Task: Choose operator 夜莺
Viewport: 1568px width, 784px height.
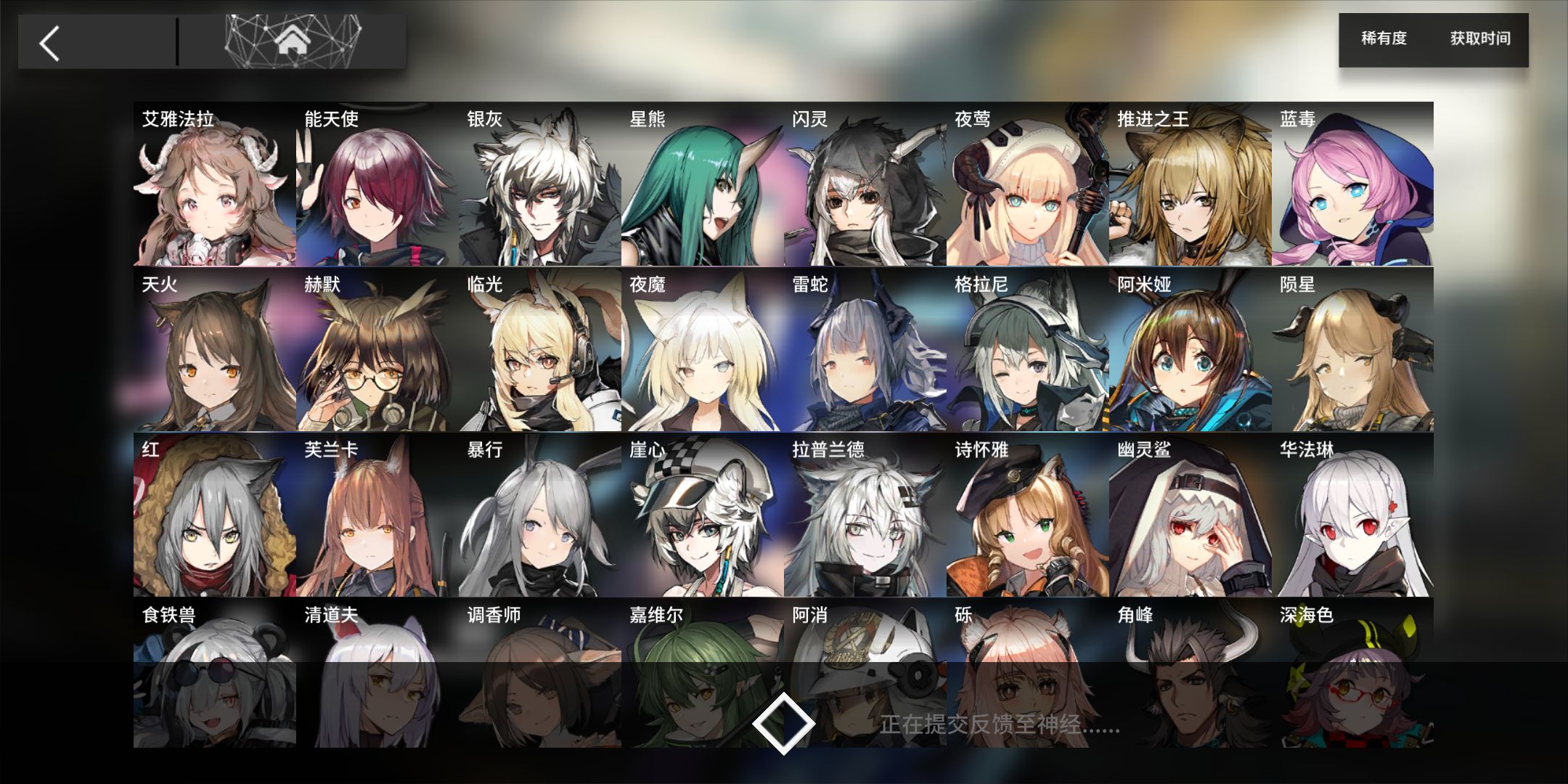Action: click(x=1027, y=185)
